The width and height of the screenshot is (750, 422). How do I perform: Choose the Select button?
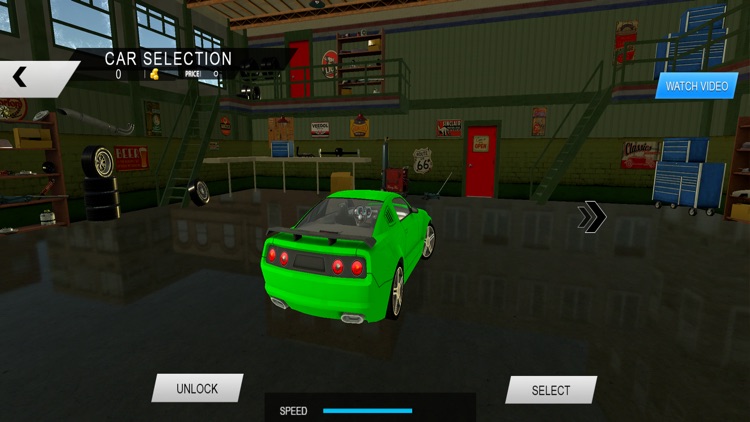(x=550, y=390)
